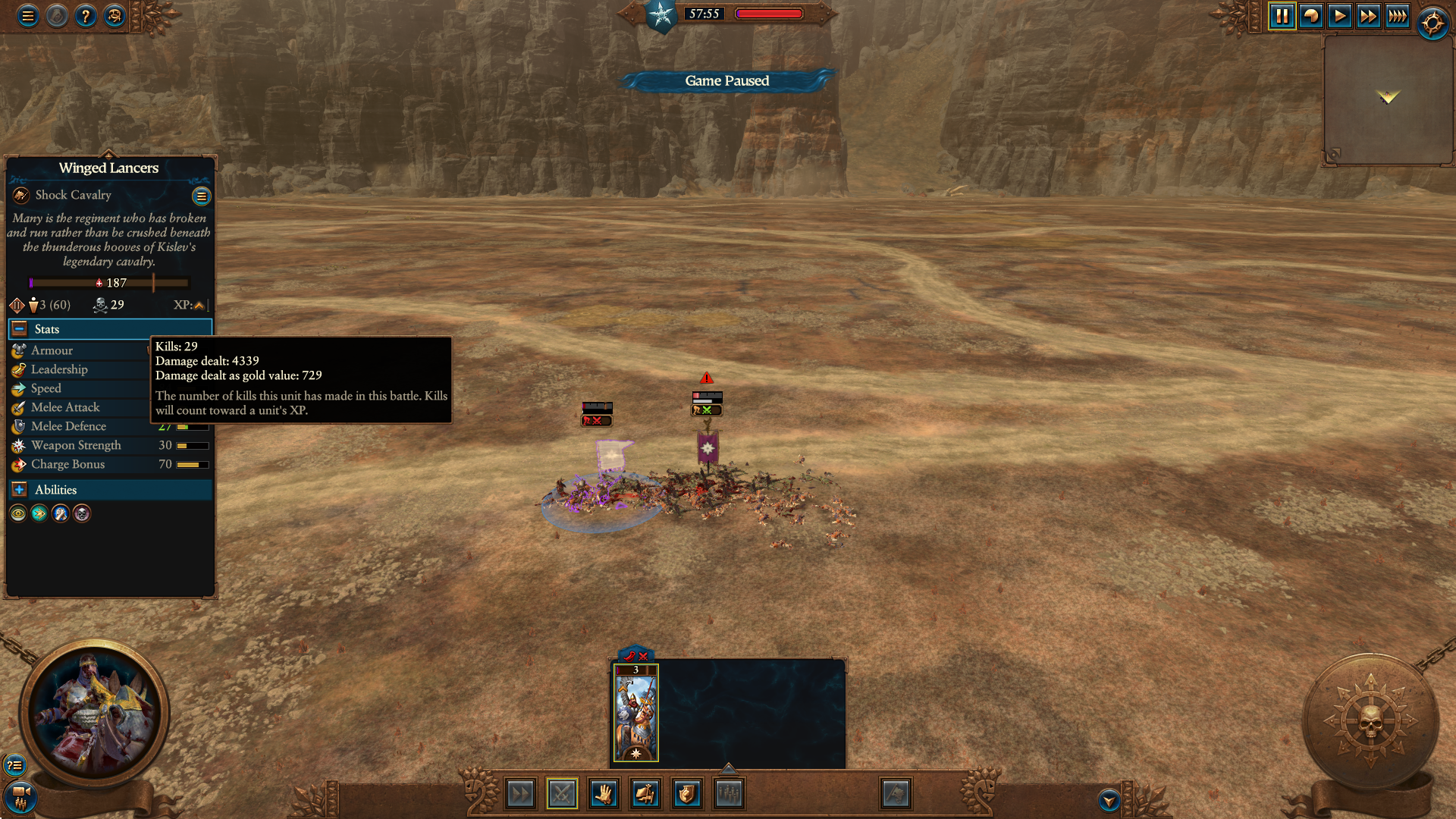Open the unit info list button
The image size is (1456, 819).
(x=201, y=196)
